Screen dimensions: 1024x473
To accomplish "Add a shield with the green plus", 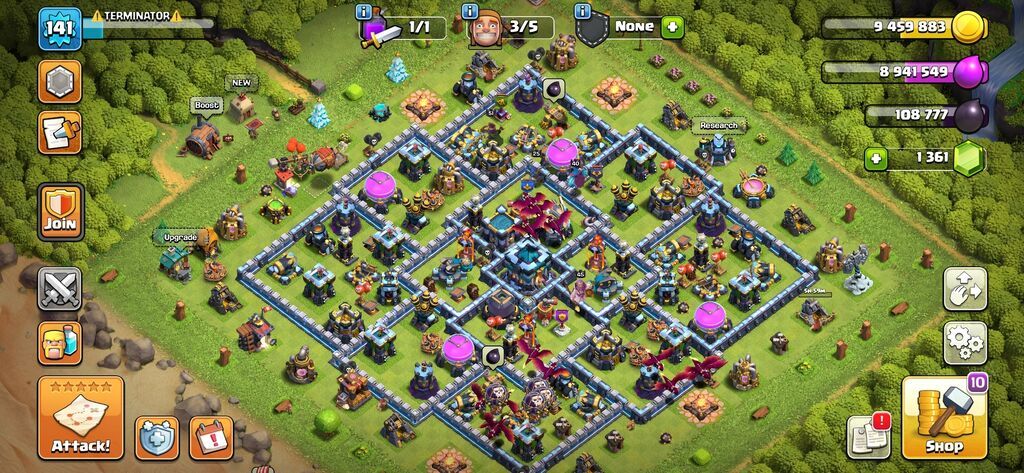I will tap(672, 27).
